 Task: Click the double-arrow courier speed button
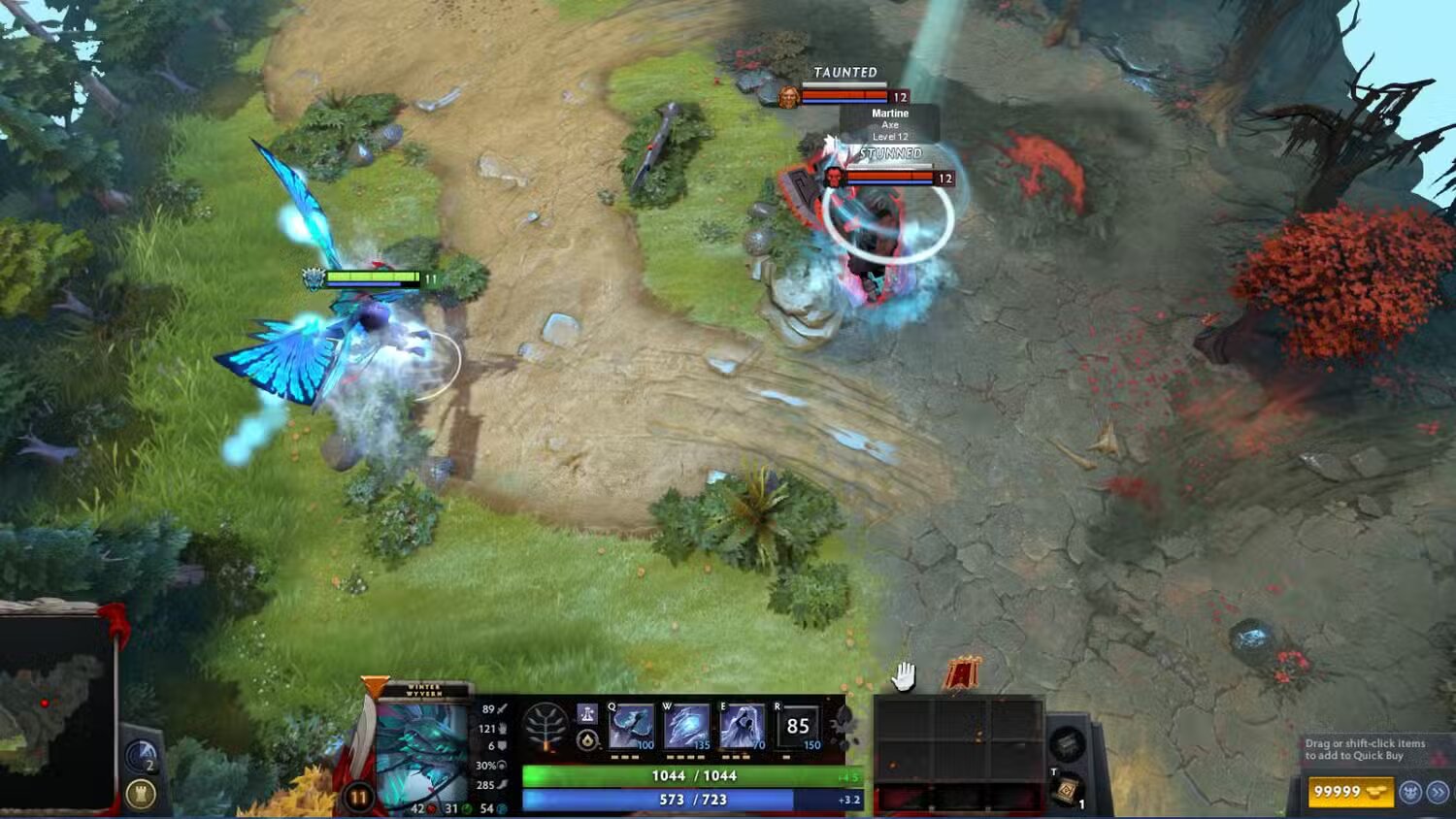1438,792
